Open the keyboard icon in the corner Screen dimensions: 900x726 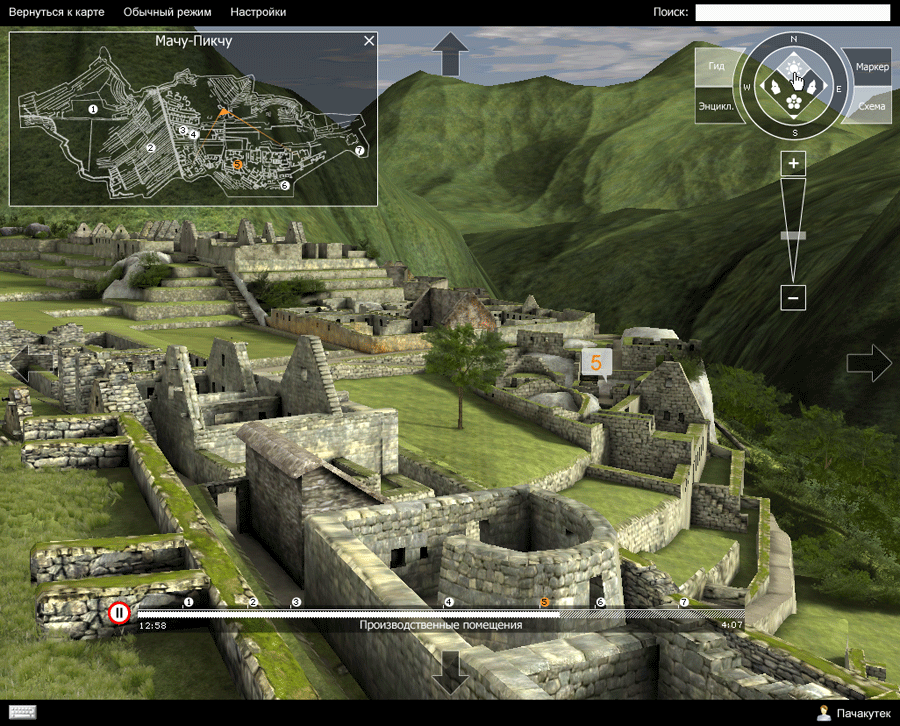tap(21, 712)
